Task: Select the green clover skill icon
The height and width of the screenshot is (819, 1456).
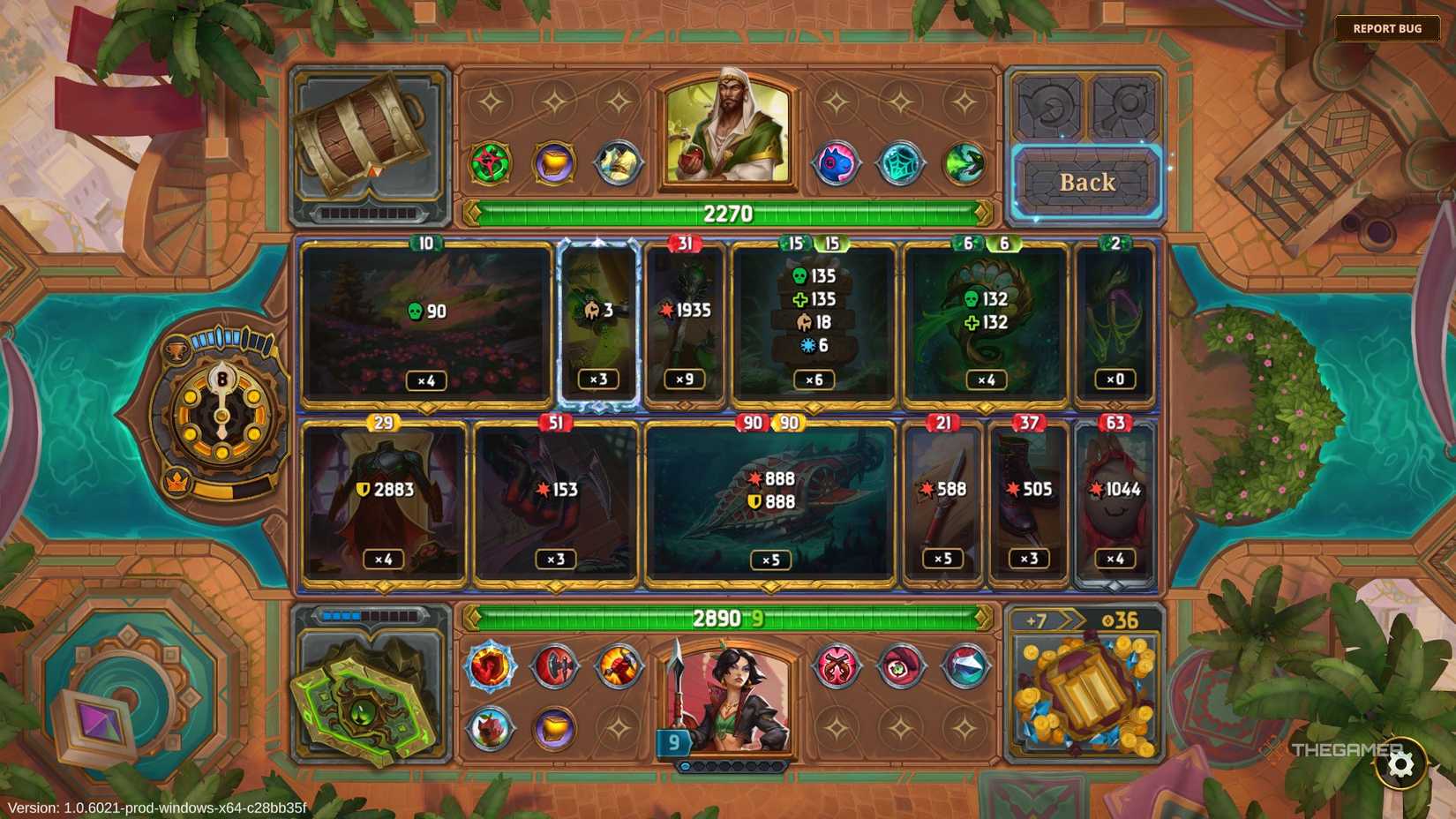Action: coord(492,164)
